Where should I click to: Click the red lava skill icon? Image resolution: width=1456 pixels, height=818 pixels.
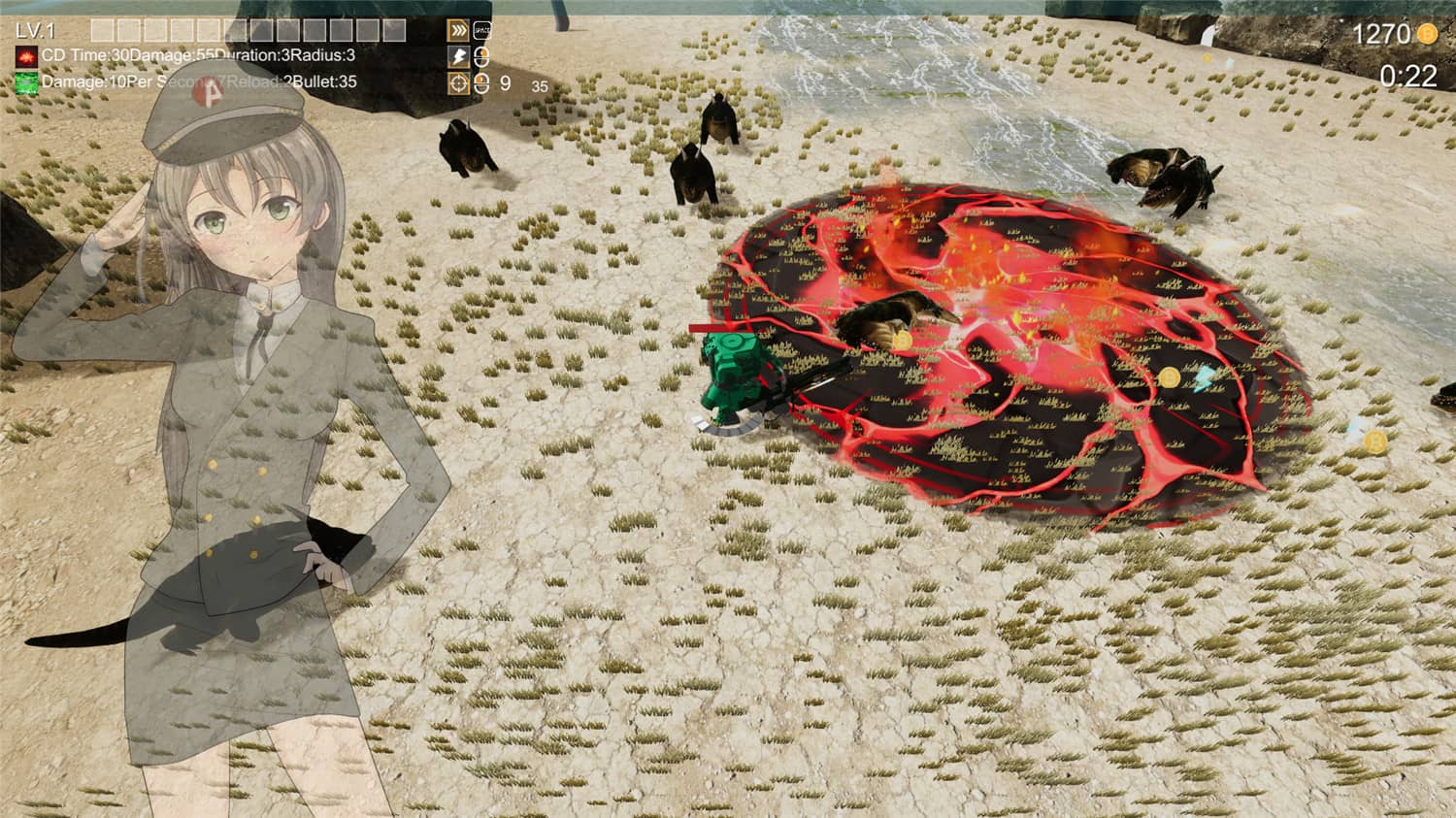(26, 56)
